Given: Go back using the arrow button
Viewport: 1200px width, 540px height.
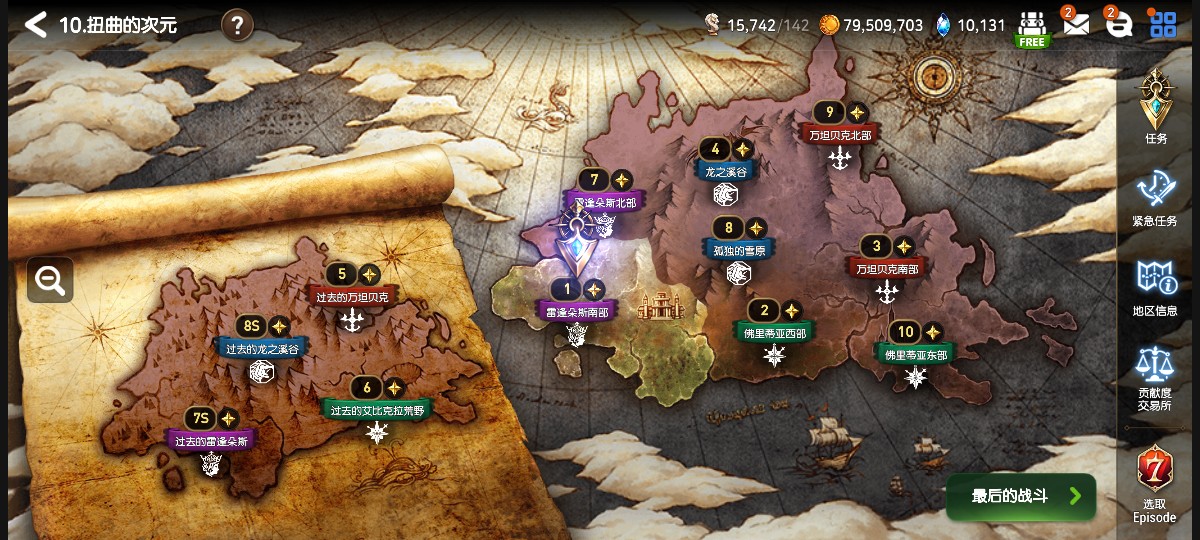Looking at the screenshot, I should (35, 25).
